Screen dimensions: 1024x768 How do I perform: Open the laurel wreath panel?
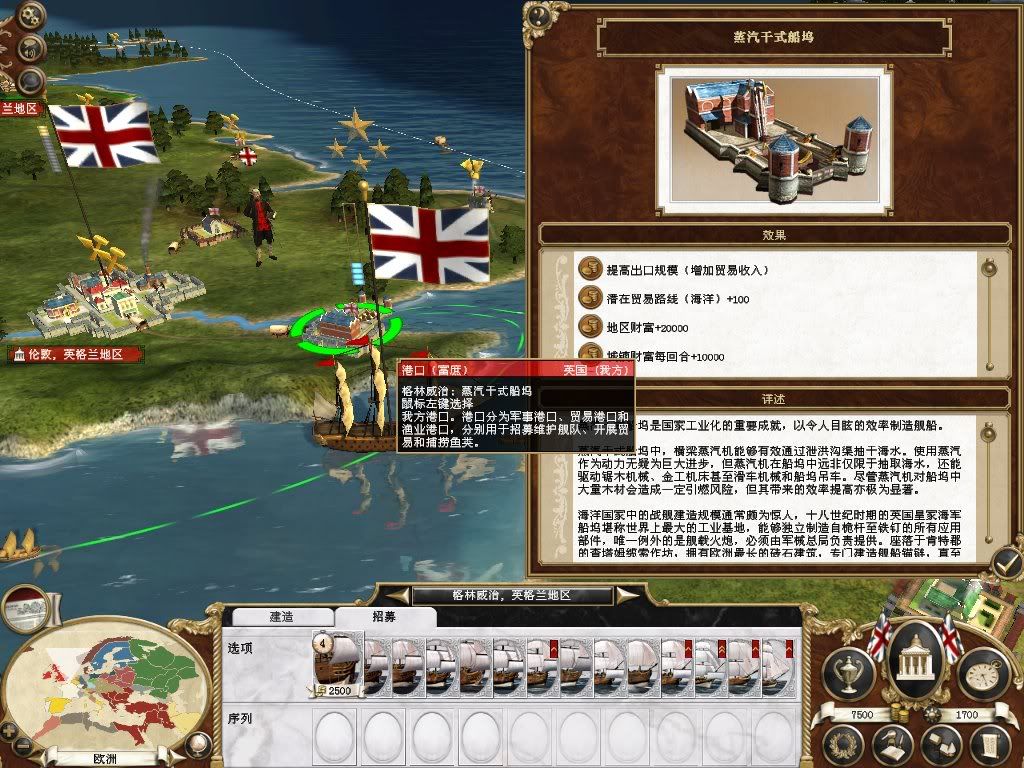click(845, 744)
